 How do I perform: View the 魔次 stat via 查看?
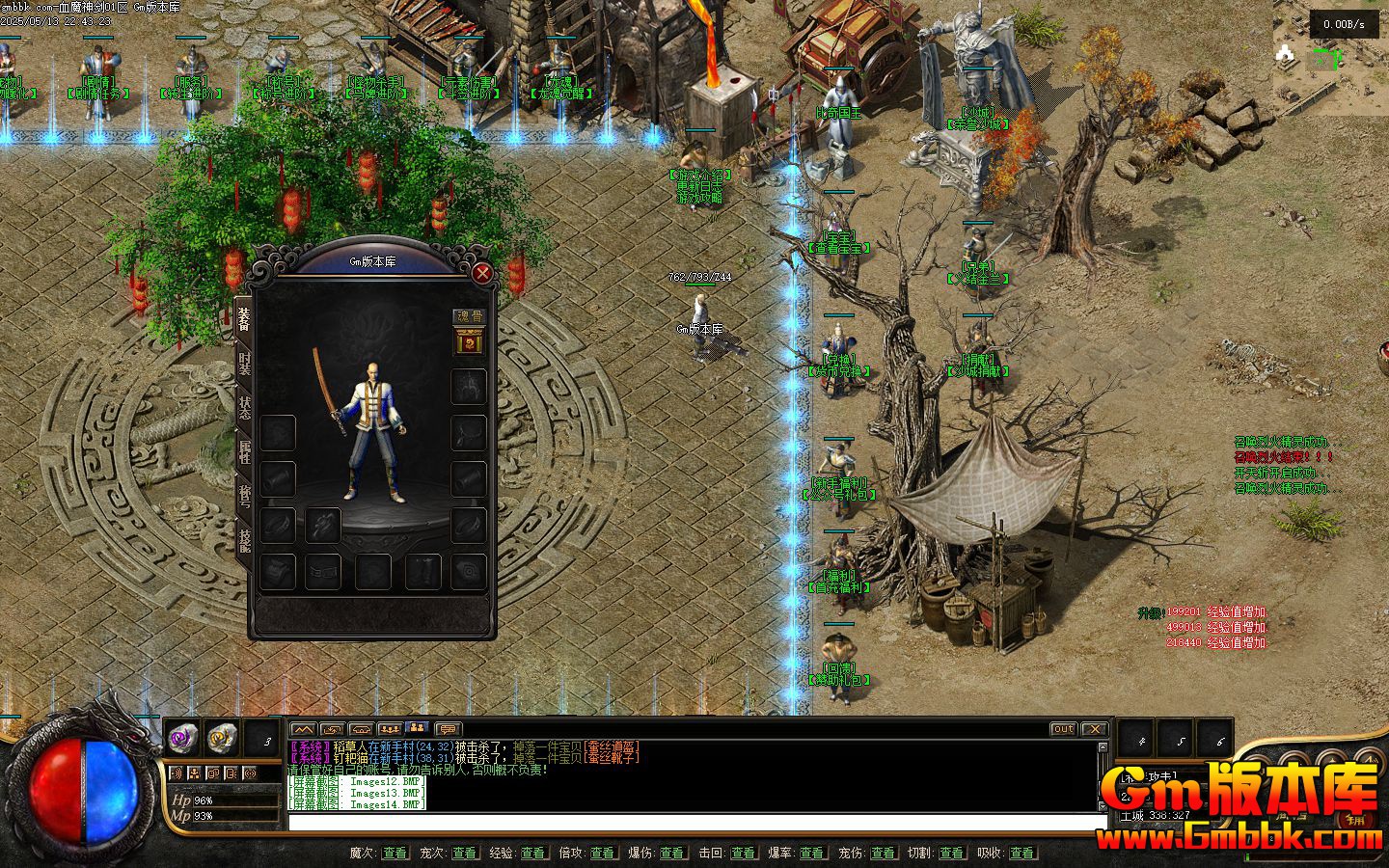395,853
